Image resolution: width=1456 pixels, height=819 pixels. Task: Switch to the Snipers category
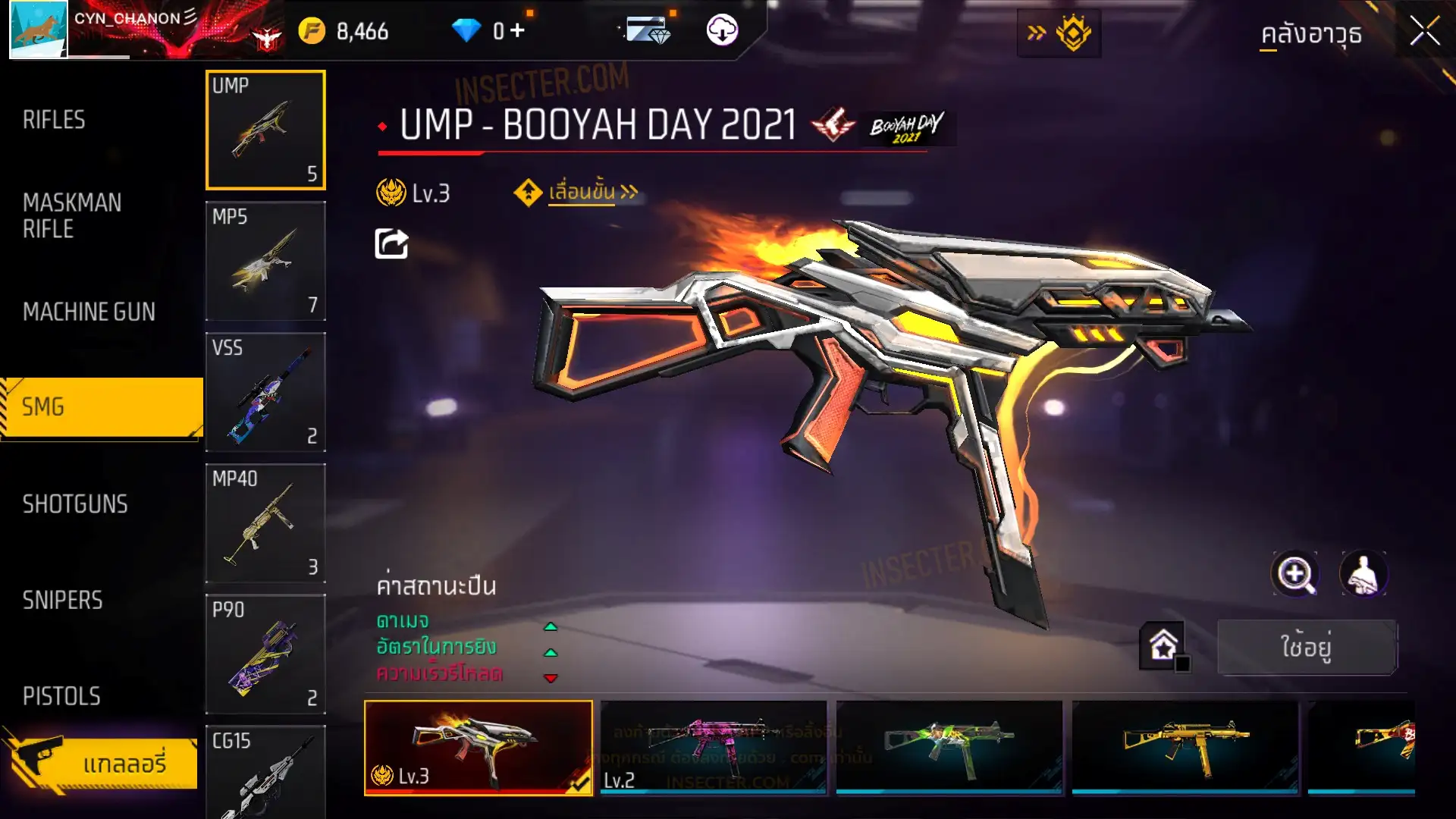coord(62,601)
